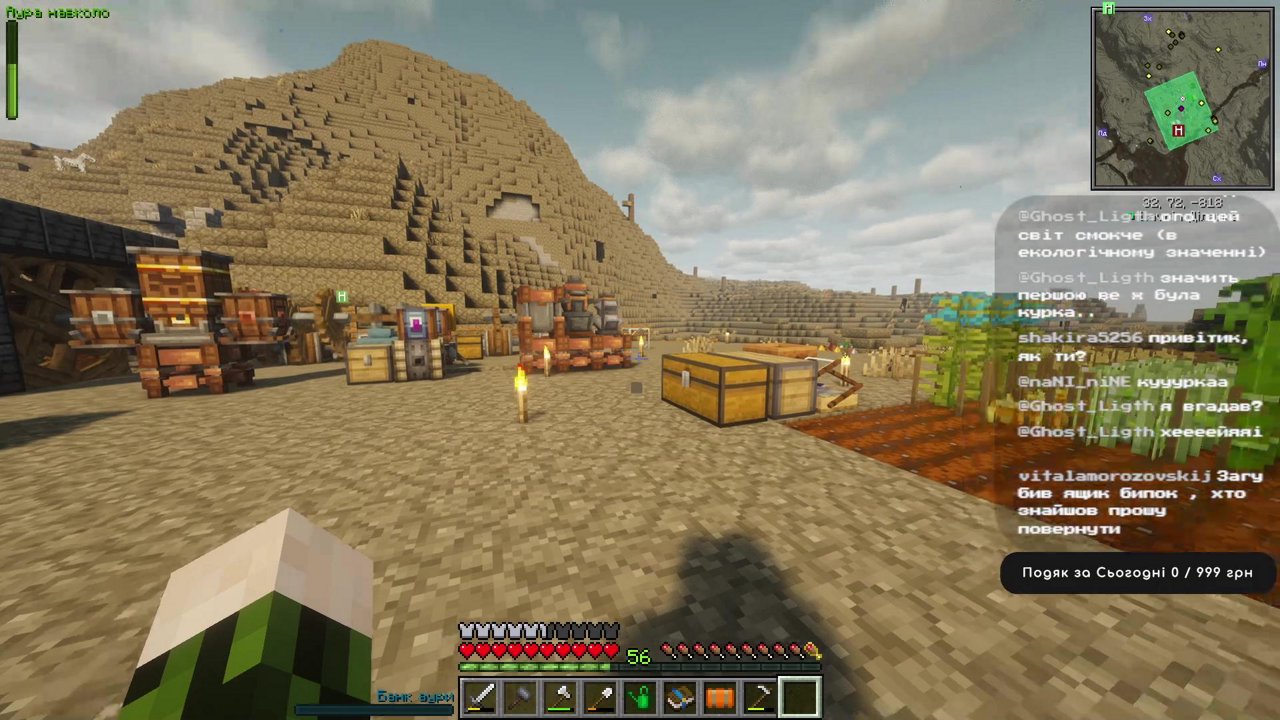Click the empty ninth hotbar slot
Screen dimensions: 1280x720
point(798,694)
